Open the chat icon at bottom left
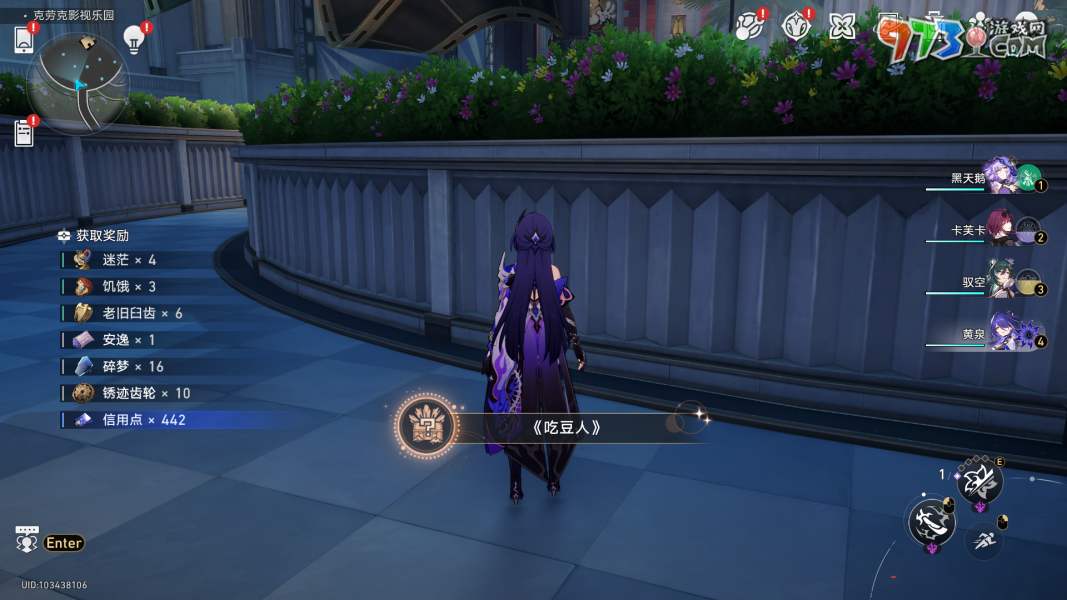The height and width of the screenshot is (600, 1067). pos(27,540)
